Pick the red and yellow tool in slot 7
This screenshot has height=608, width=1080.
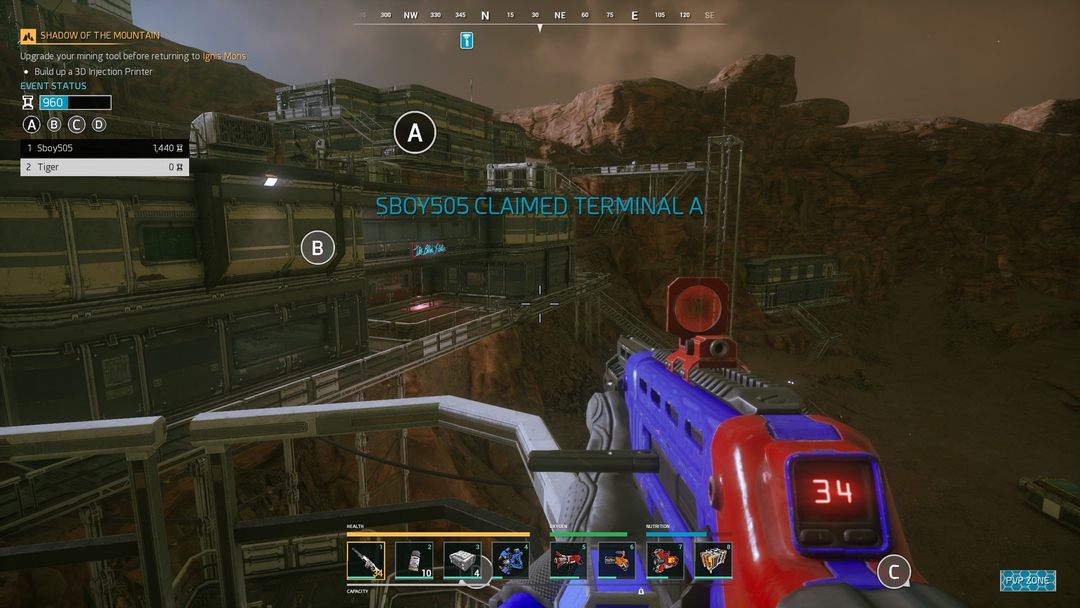pos(665,561)
